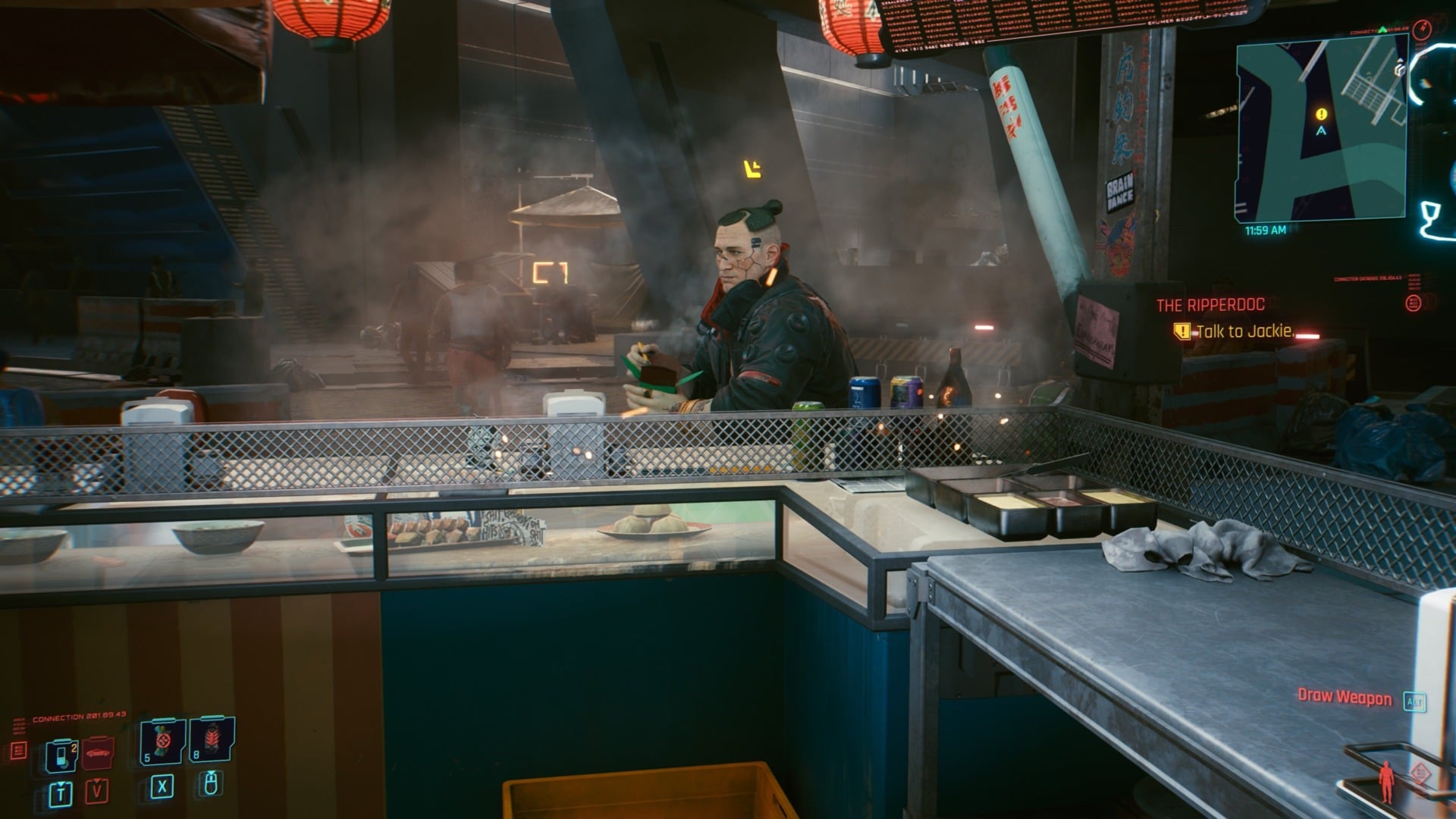This screenshot has height=819, width=1456.
Task: Click the CONNECTION 201.89.43 status text
Action: coord(79,716)
